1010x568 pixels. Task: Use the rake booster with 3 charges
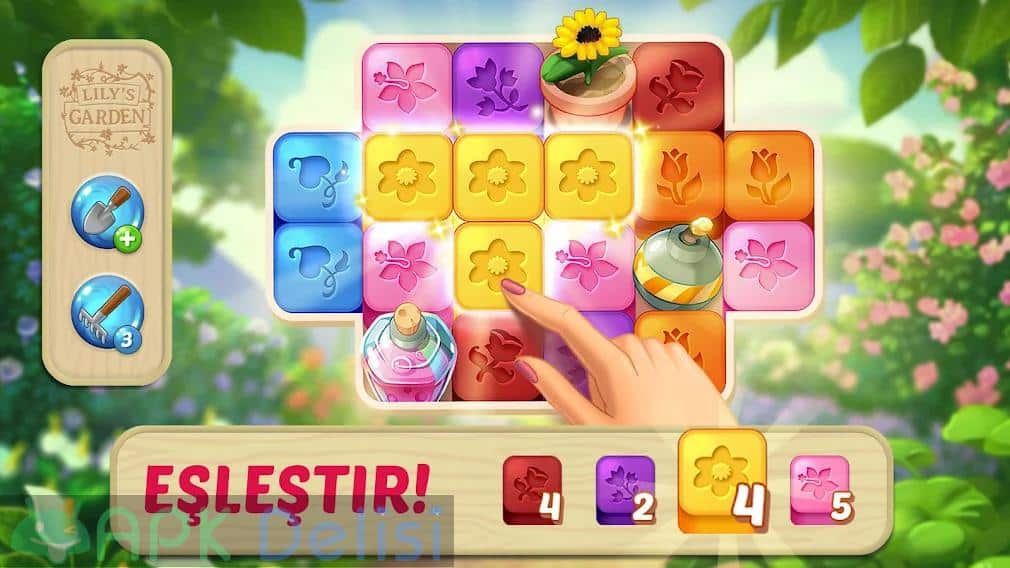(107, 308)
